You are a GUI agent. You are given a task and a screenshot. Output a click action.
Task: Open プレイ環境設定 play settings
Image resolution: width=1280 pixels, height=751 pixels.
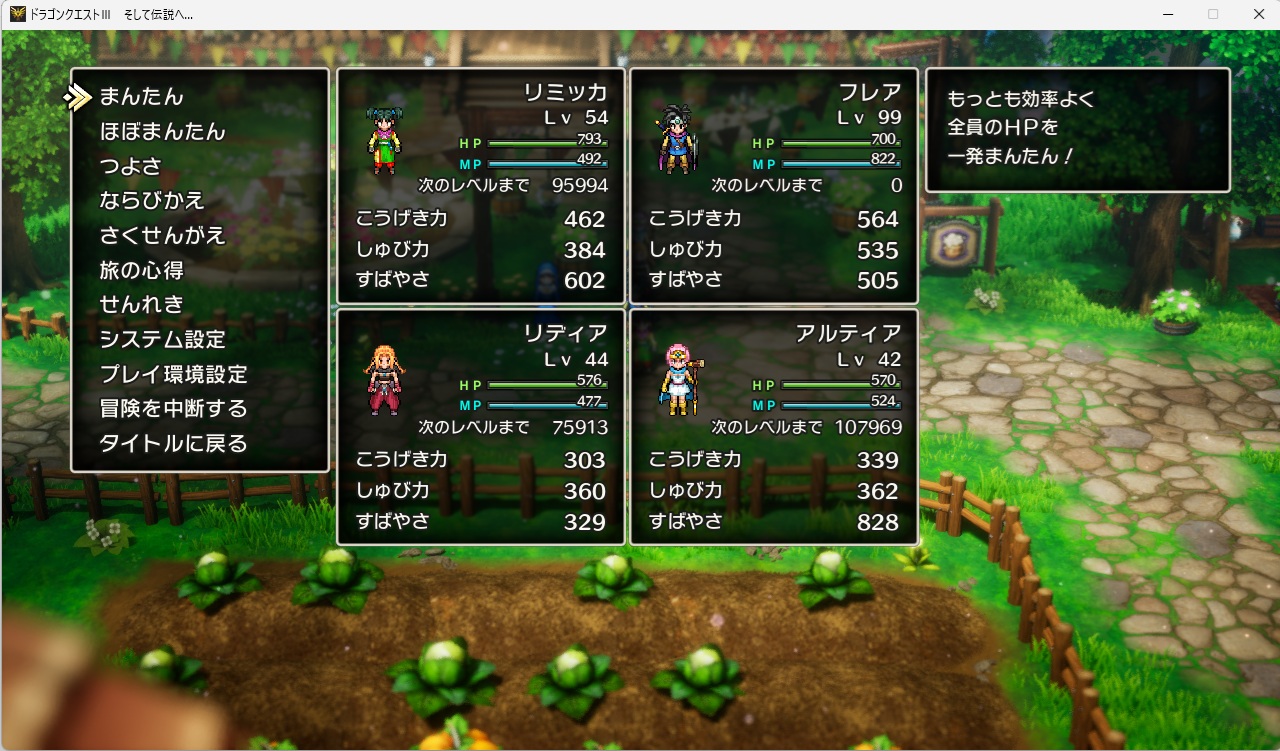173,374
